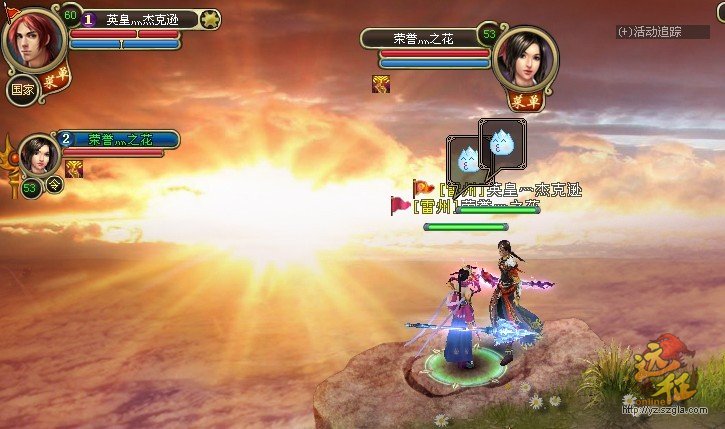Open the 国家 (nation) button
This screenshot has height=429, width=725.
click(x=22, y=88)
